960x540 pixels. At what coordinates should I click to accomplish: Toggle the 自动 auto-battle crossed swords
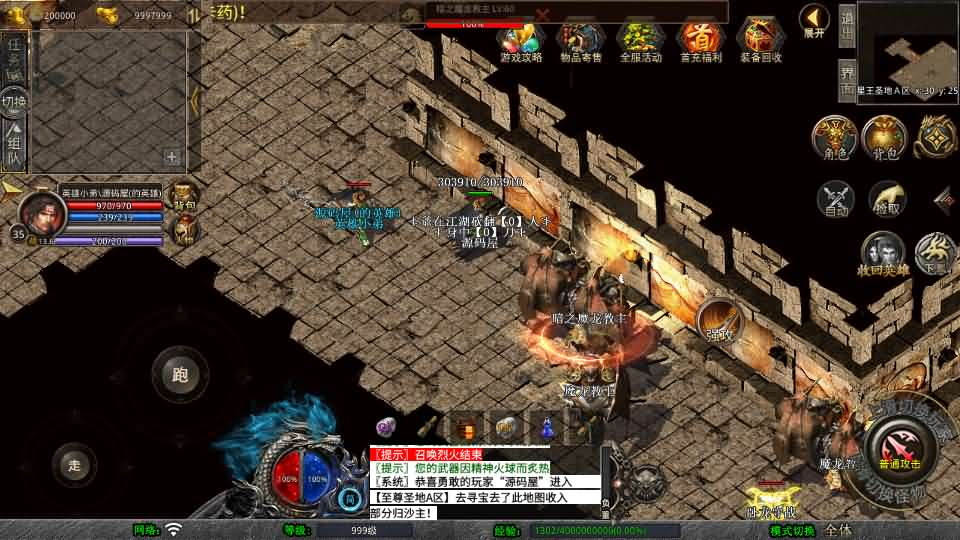836,198
